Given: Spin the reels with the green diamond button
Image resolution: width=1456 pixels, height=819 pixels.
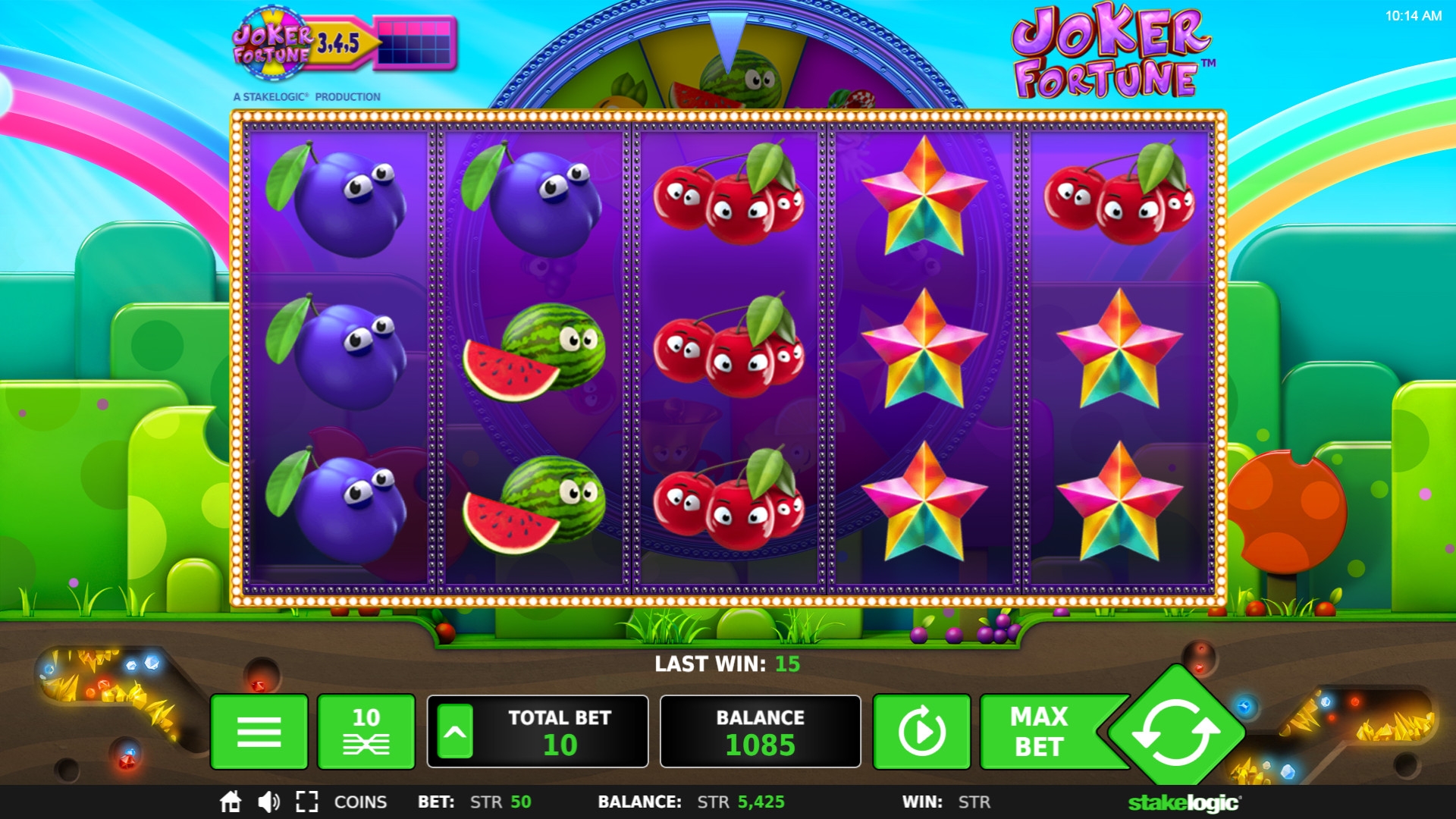Looking at the screenshot, I should (x=1175, y=732).
